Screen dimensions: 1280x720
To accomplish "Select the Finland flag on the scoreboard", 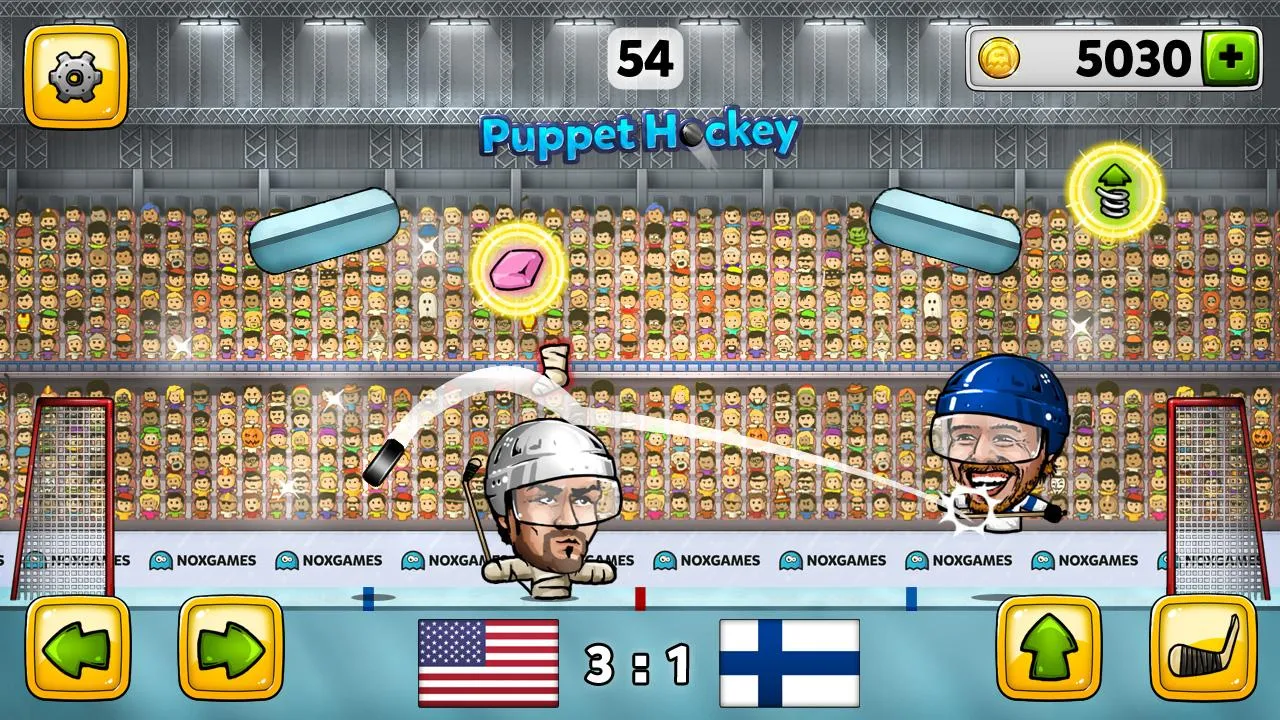I will pyautogui.click(x=789, y=660).
